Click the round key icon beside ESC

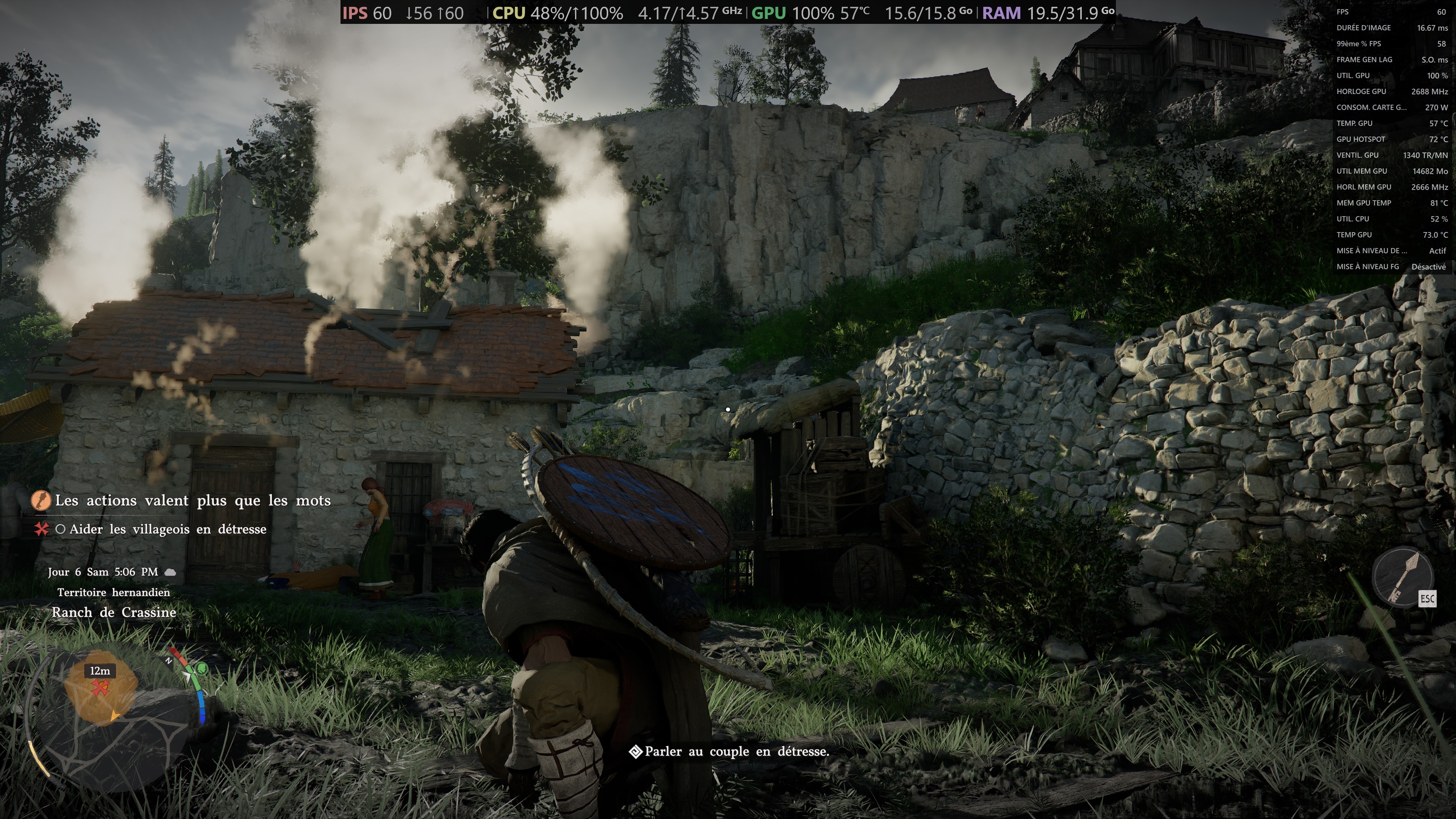coord(1402,577)
